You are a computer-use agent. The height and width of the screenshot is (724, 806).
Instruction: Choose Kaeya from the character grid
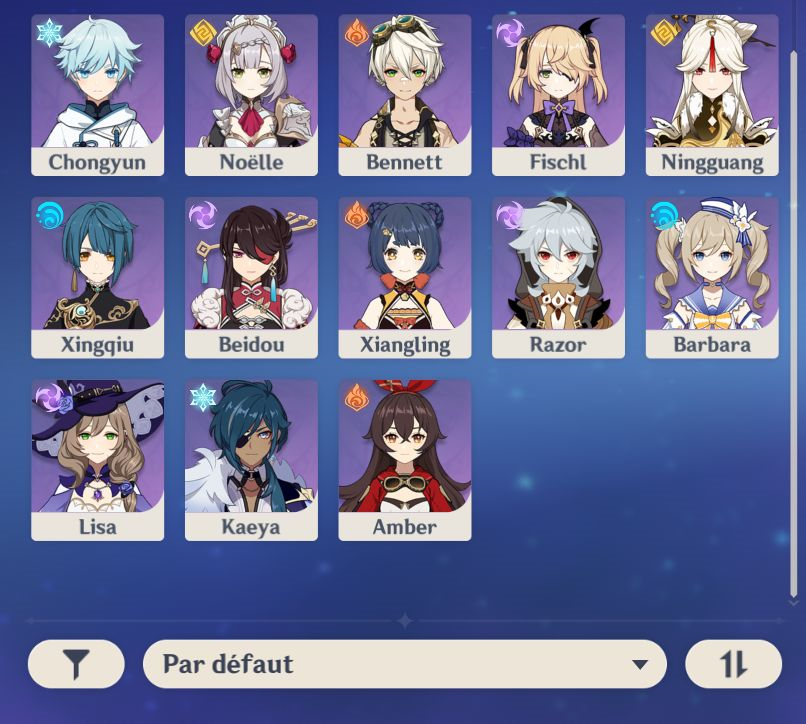pyautogui.click(x=251, y=459)
